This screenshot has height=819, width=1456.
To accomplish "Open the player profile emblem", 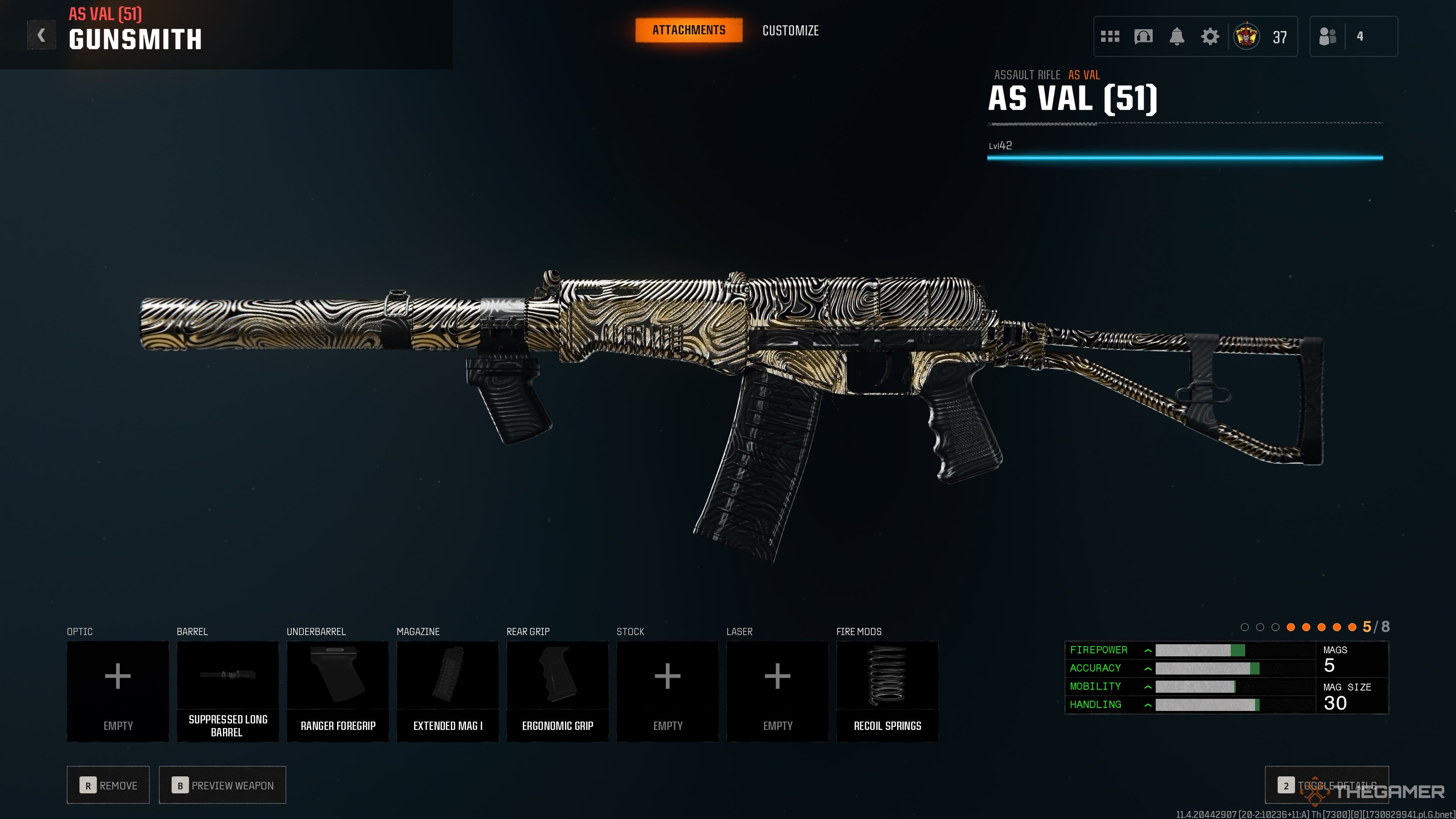I will point(1246,37).
